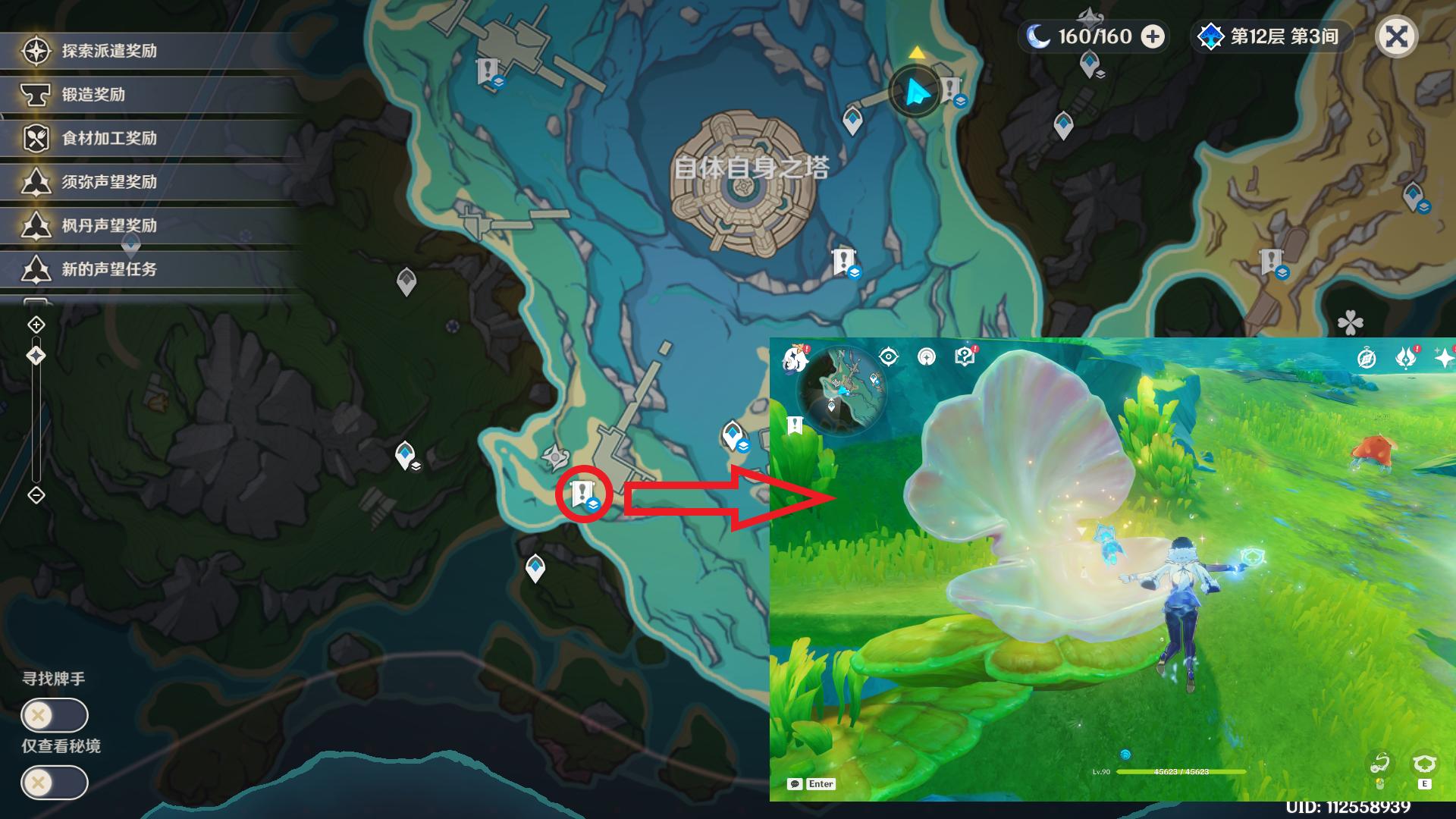Select the red-circled quest marker on the map
Viewport: 1456px width, 819px height.
tap(582, 494)
